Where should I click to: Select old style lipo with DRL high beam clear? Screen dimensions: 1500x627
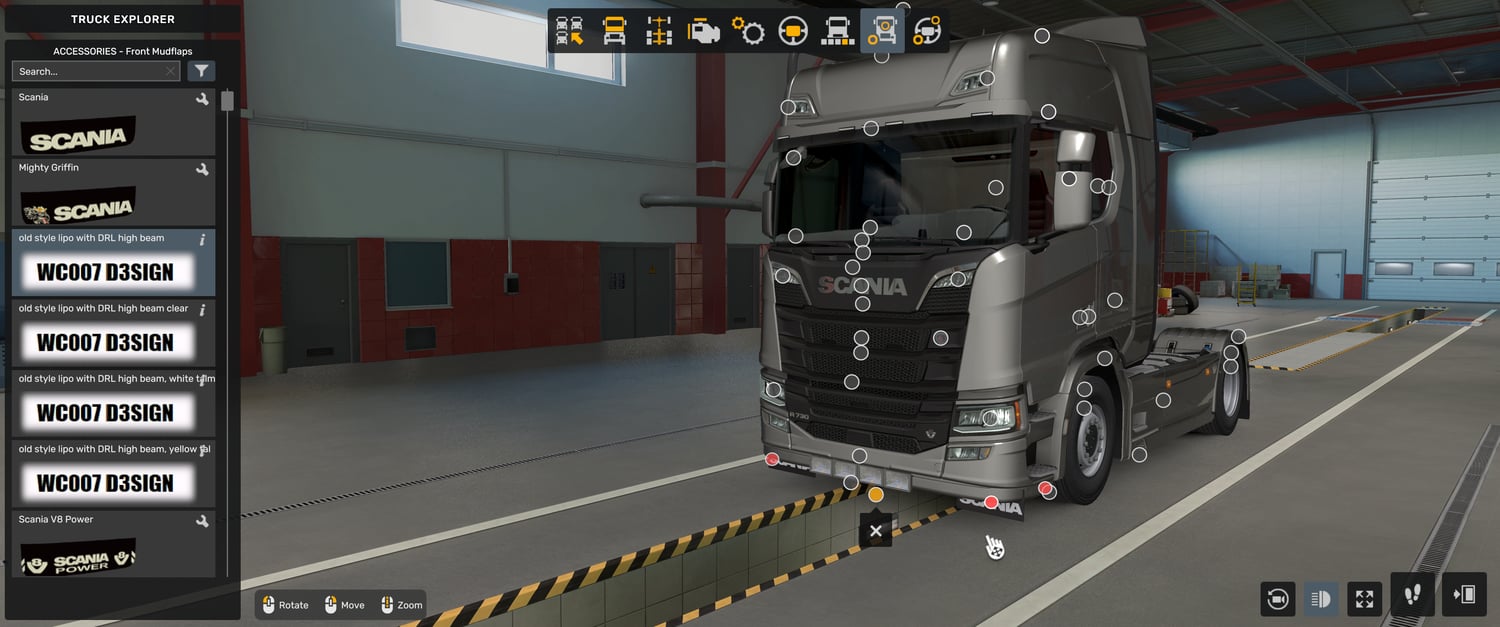(x=113, y=334)
